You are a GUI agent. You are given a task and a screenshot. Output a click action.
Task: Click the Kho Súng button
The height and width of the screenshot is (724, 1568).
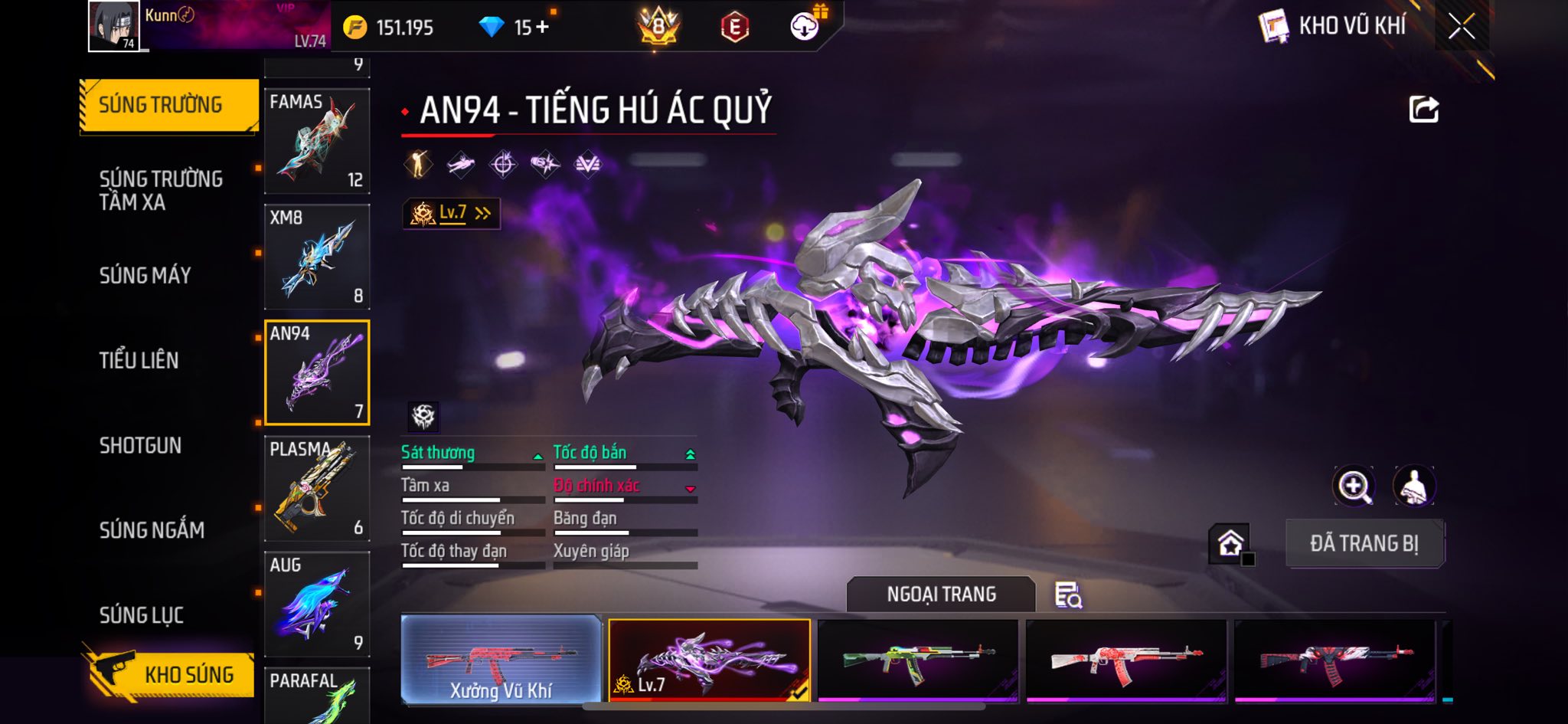point(170,674)
